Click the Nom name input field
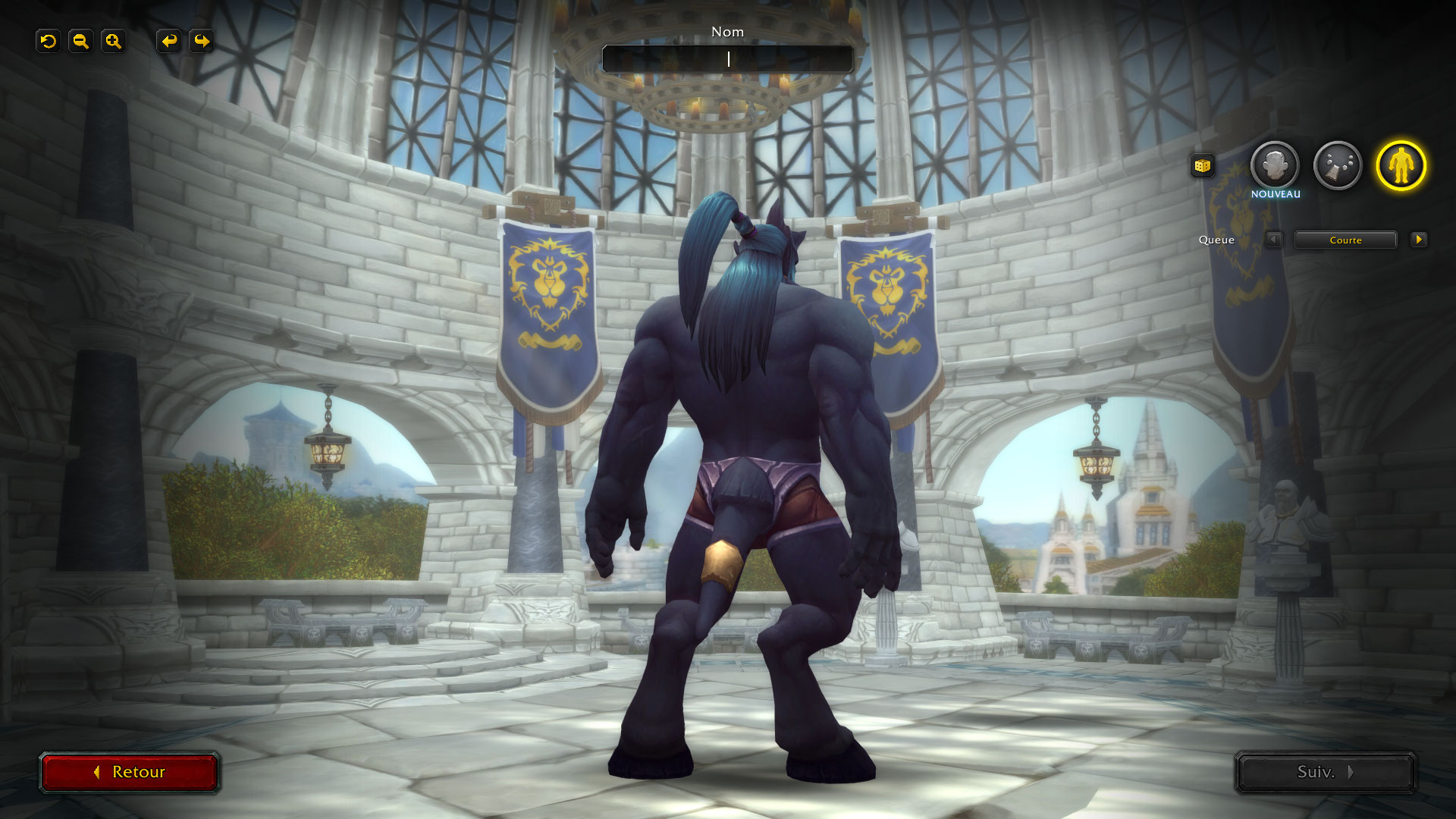The width and height of the screenshot is (1456, 819). (x=728, y=59)
